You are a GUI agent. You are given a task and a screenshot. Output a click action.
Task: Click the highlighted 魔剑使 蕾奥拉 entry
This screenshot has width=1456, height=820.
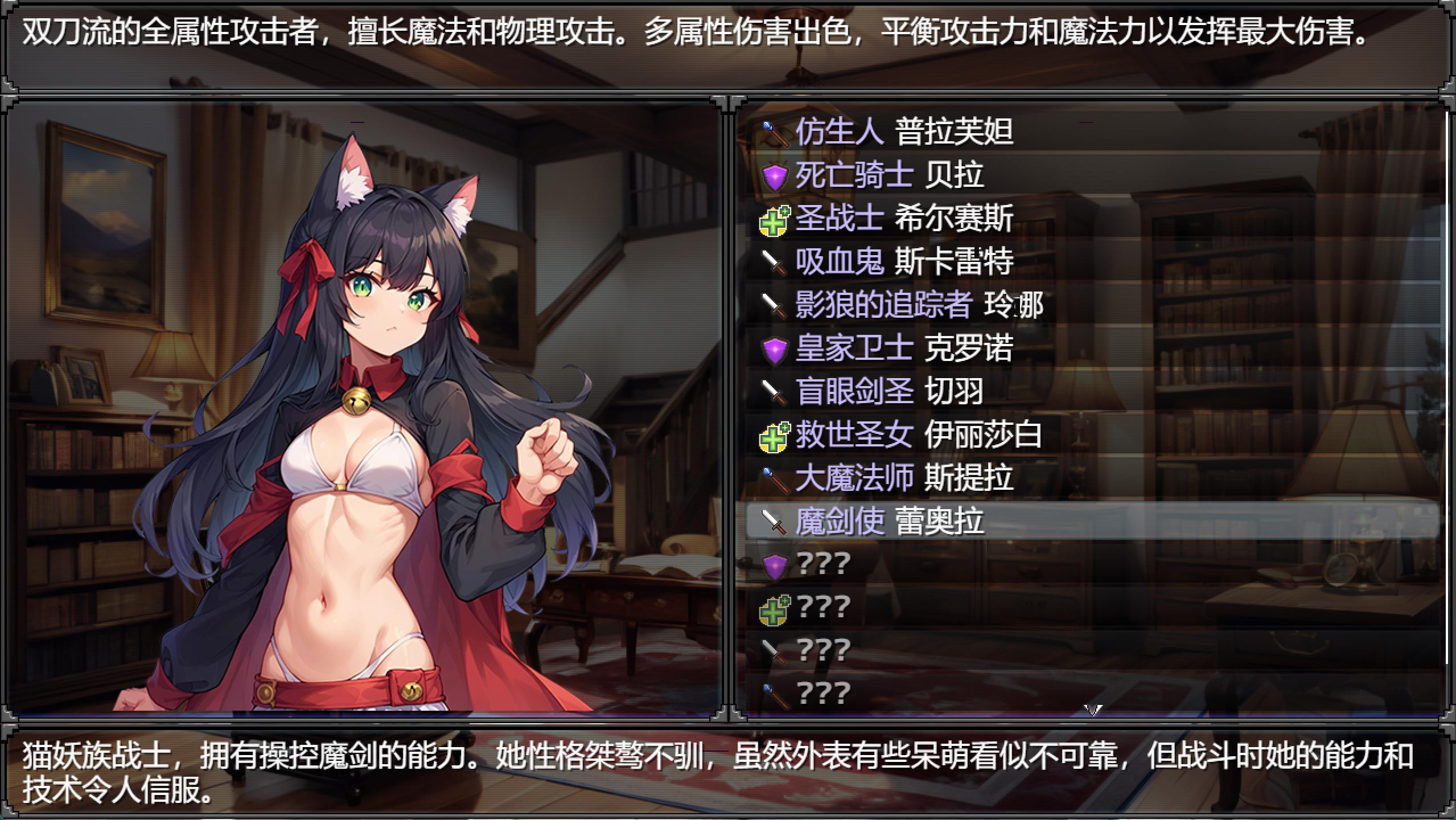tap(889, 521)
